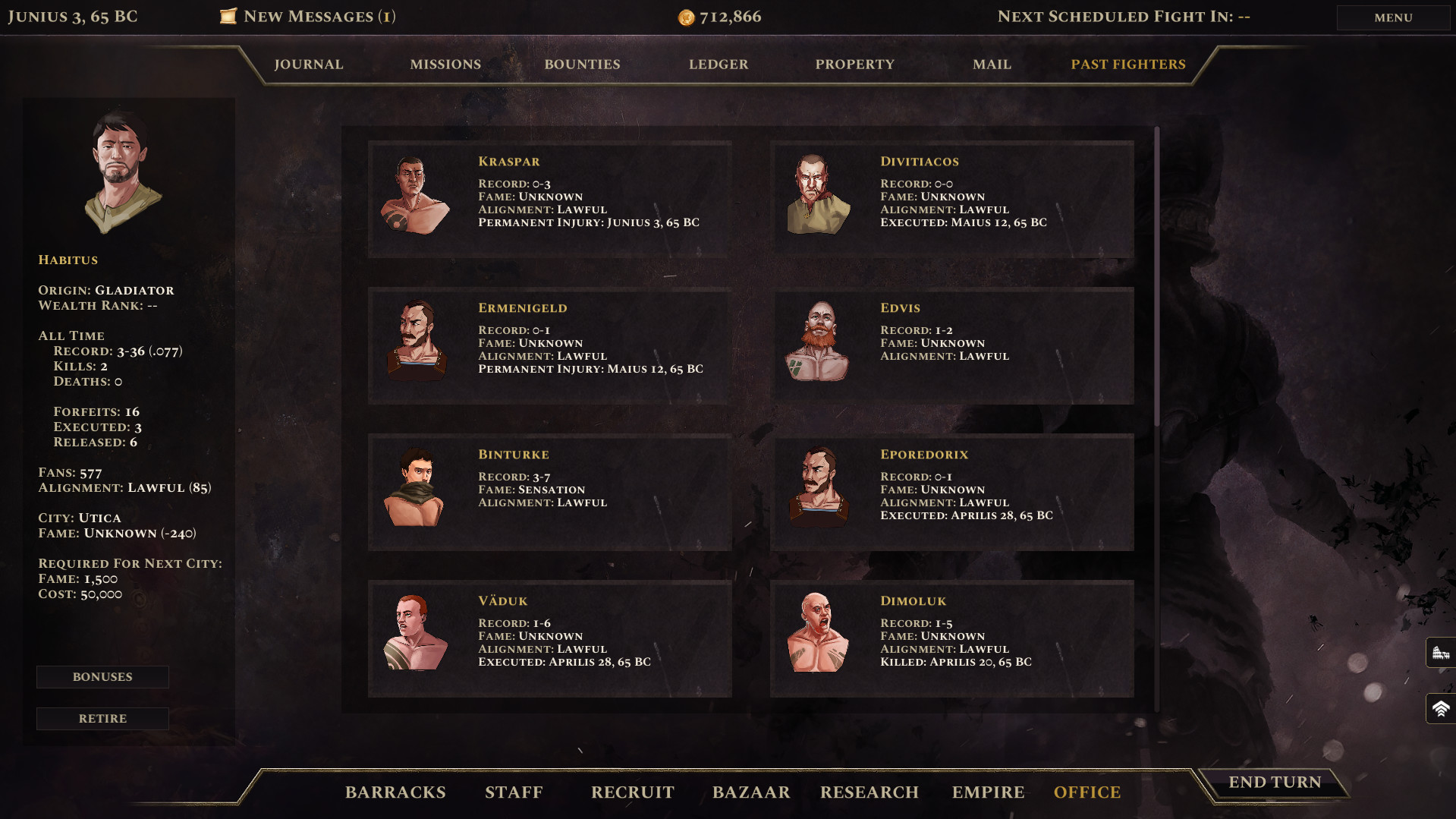Go to the Barracks screen

(x=395, y=792)
